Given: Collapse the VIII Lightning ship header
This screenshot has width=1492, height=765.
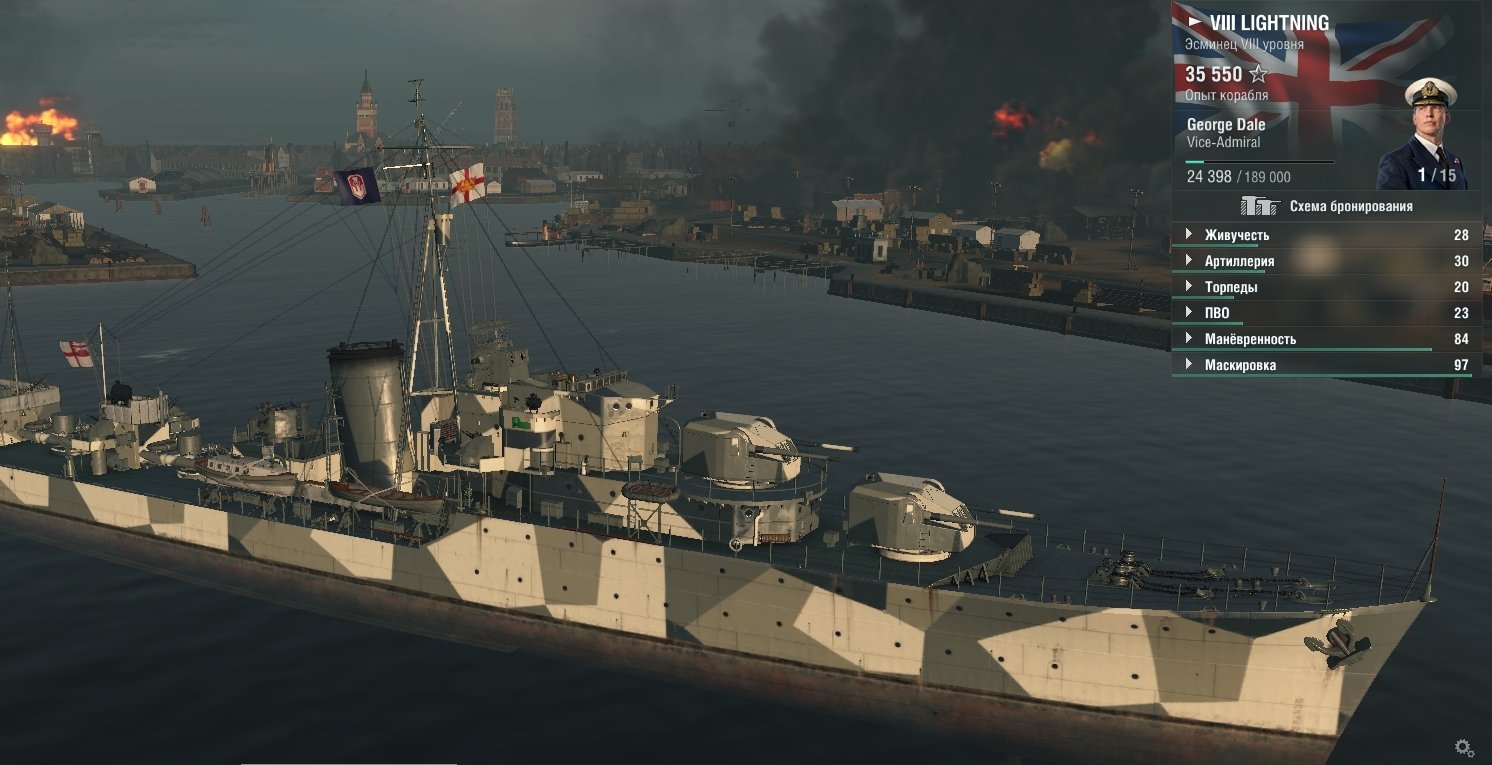Looking at the screenshot, I should [x=1194, y=21].
